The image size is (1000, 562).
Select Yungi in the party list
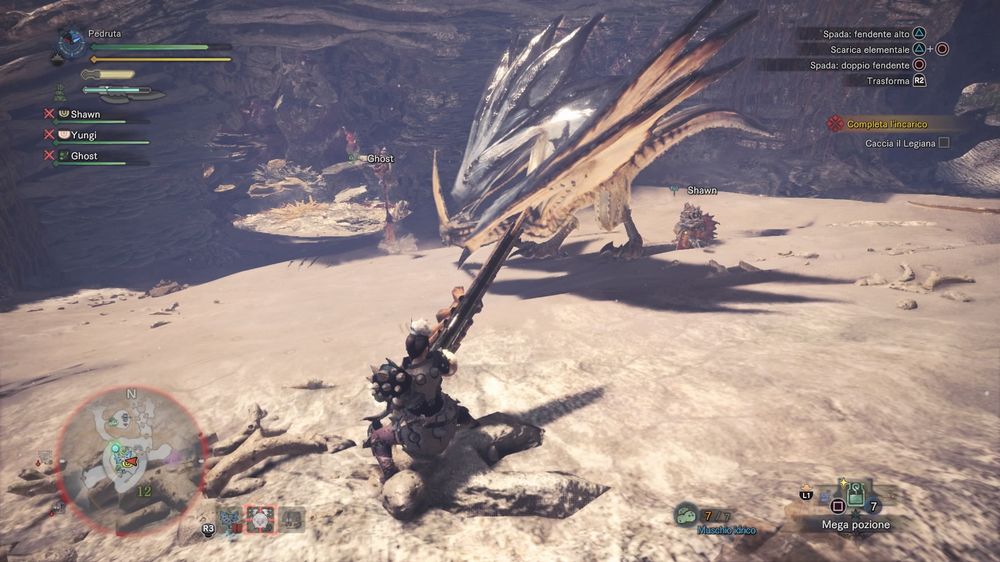(84, 135)
